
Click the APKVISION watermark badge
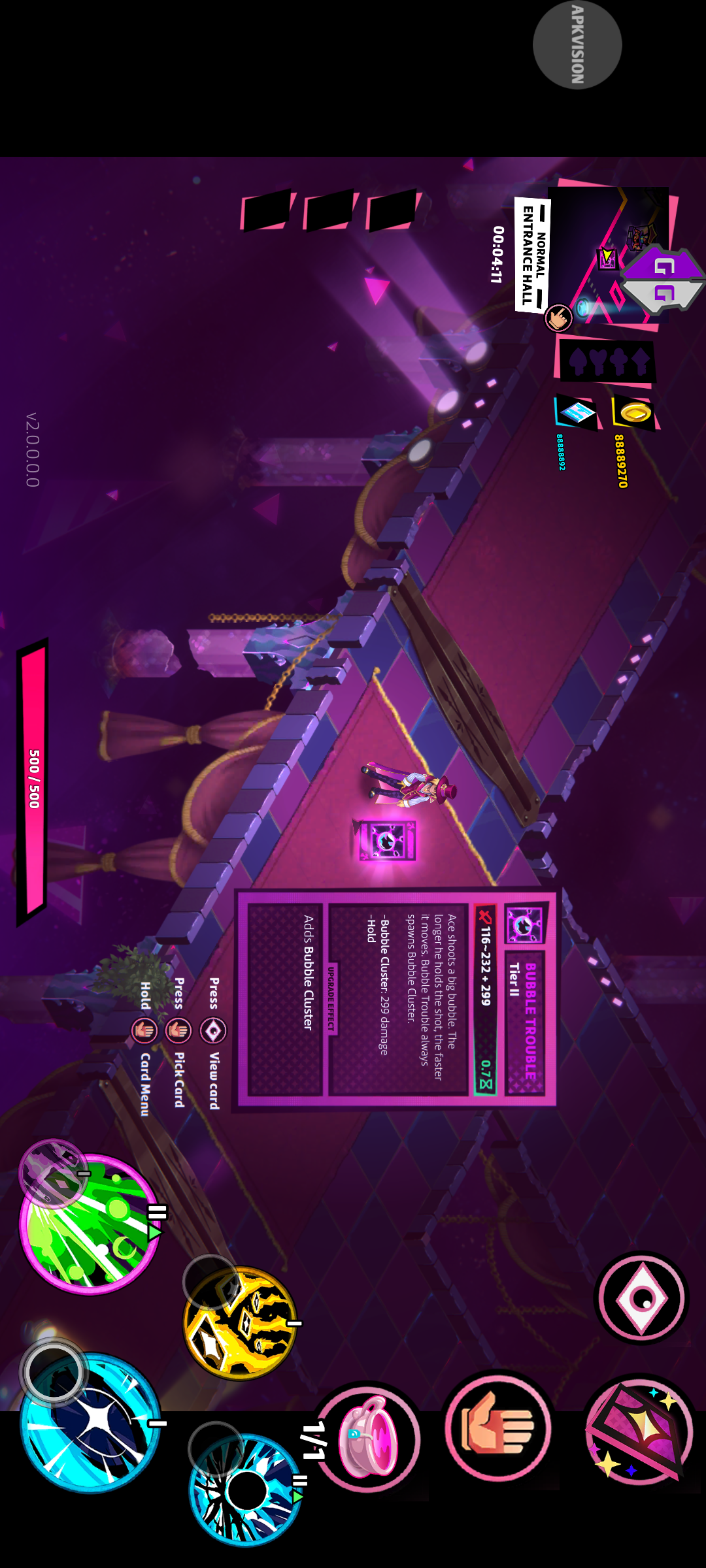click(x=577, y=44)
